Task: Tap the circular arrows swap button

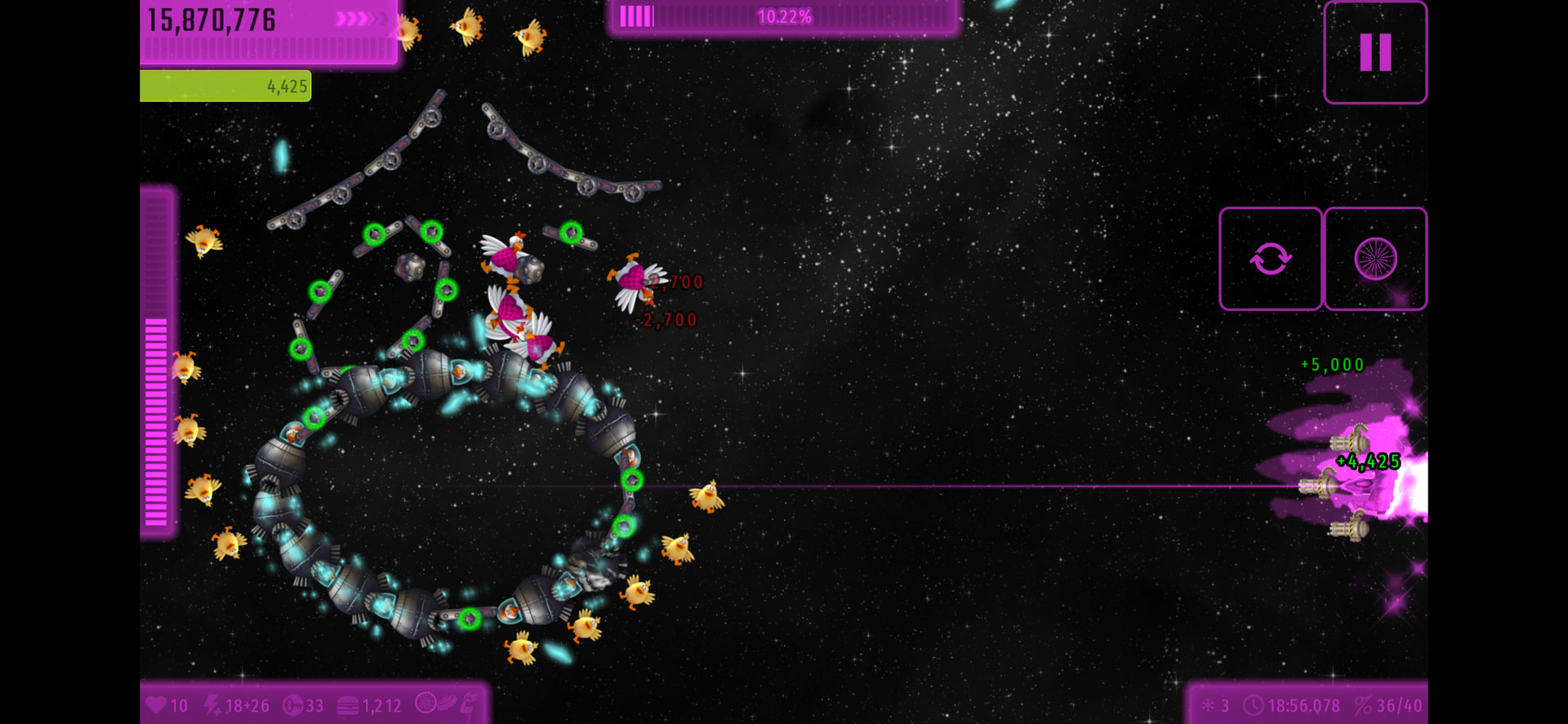Action: pos(1270,259)
